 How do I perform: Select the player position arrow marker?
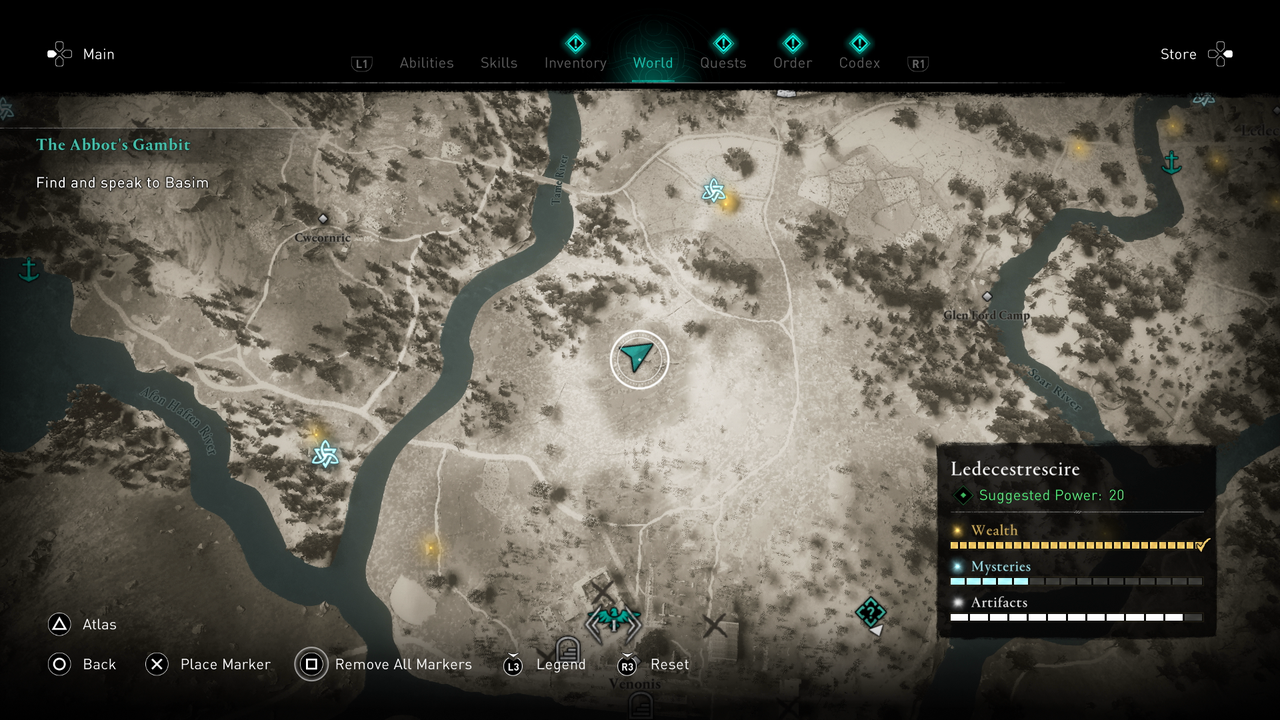[639, 355]
